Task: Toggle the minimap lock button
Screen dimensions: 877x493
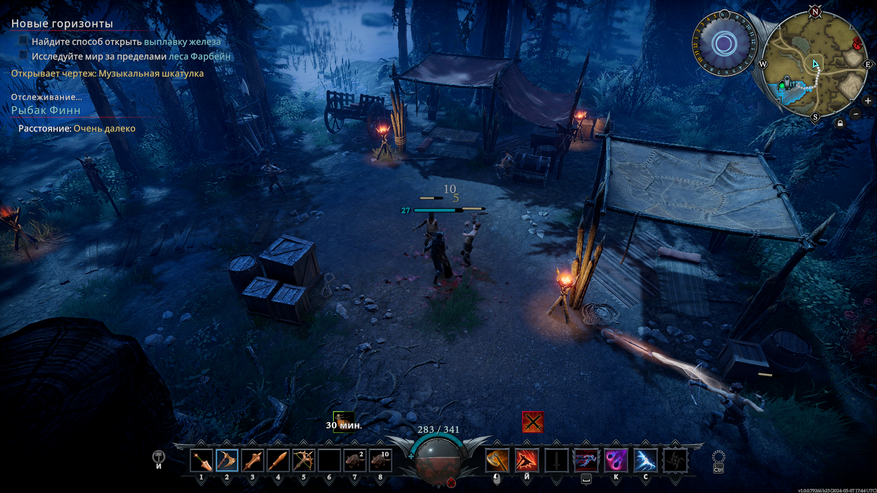Action: click(840, 124)
